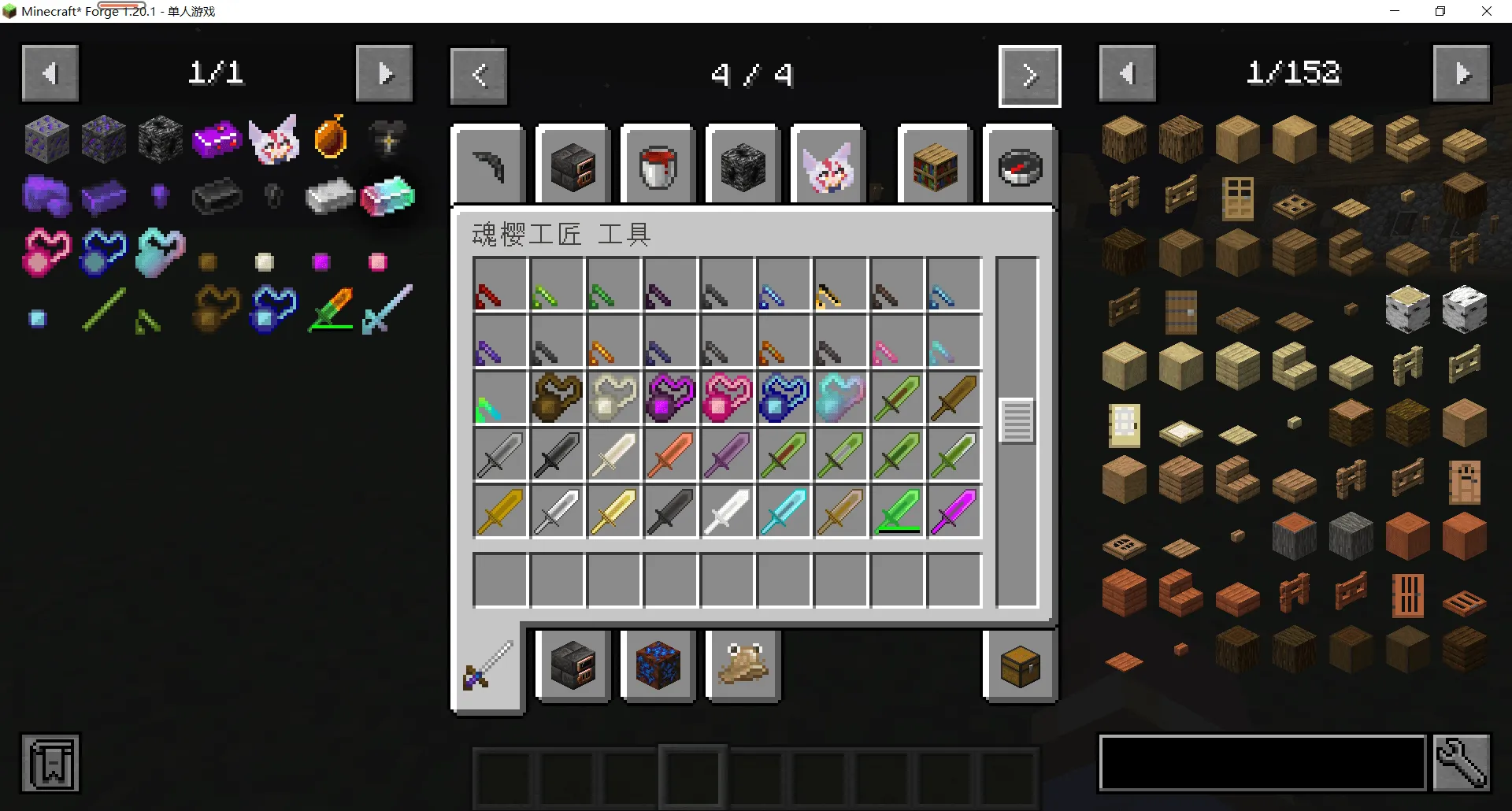Viewport: 1512px width, 811px height.
Task: Switch to the smithing furnace tab
Action: click(x=573, y=165)
